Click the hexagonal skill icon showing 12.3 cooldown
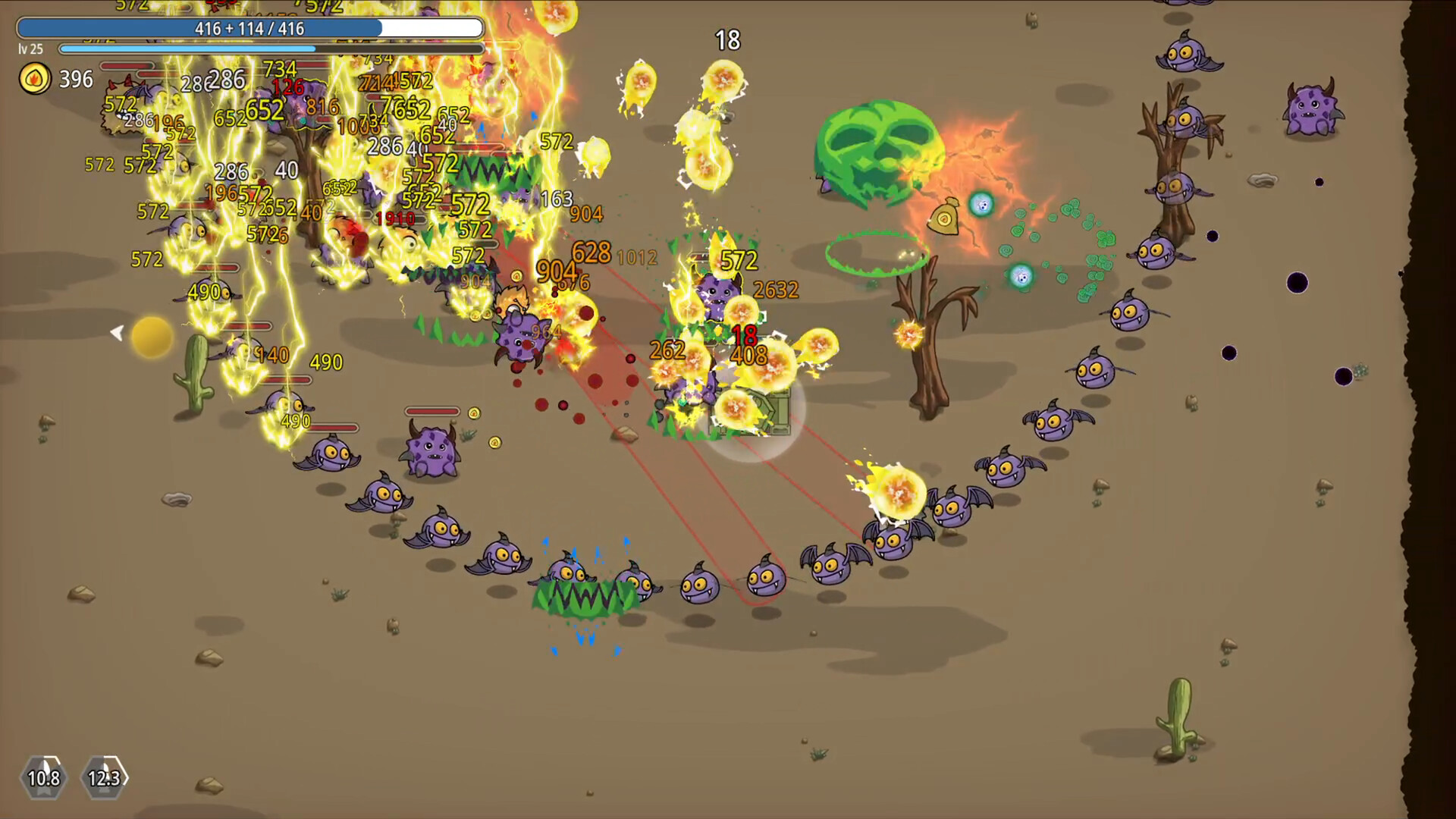The image size is (1456, 819). (103, 778)
